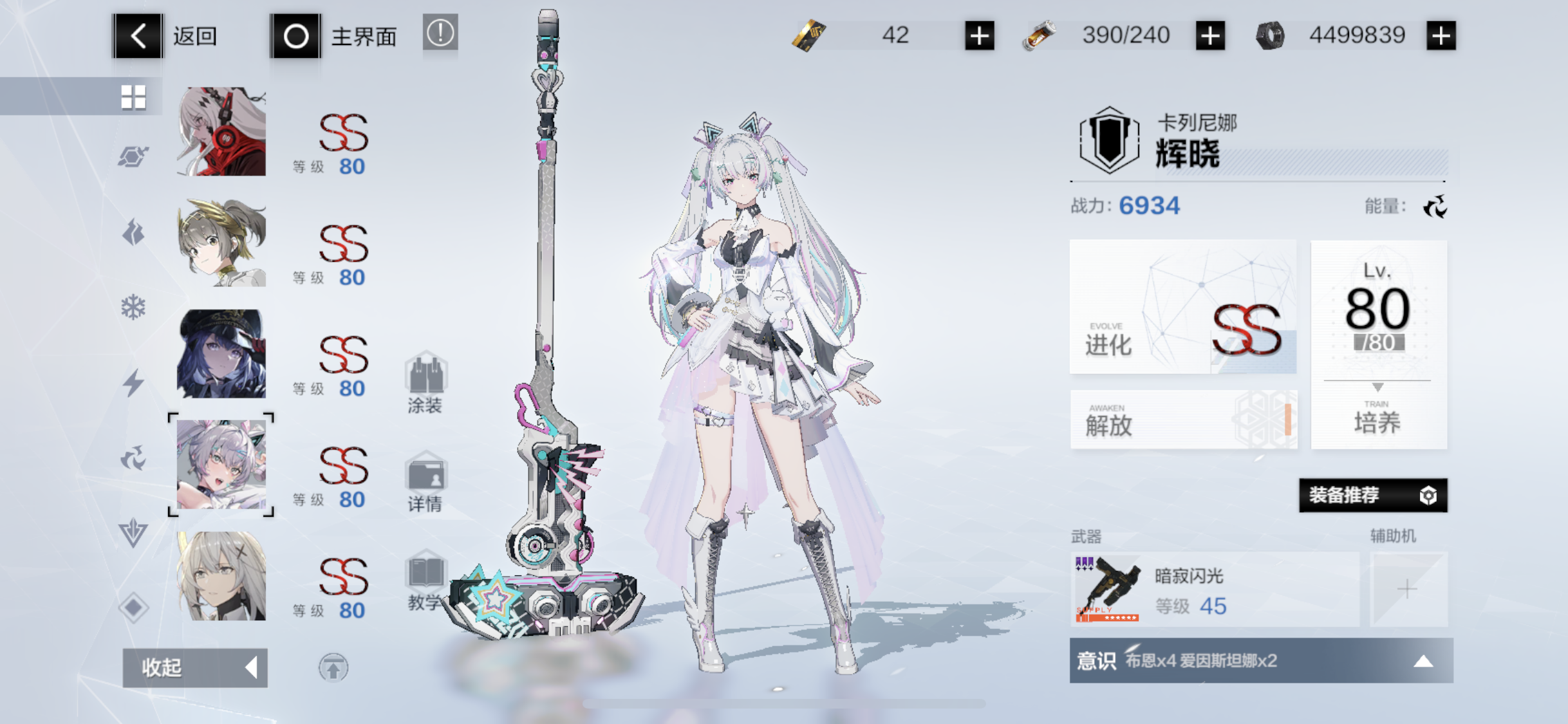Open the 解放 awaken panel
This screenshot has width=1568, height=724.
pyautogui.click(x=1184, y=420)
